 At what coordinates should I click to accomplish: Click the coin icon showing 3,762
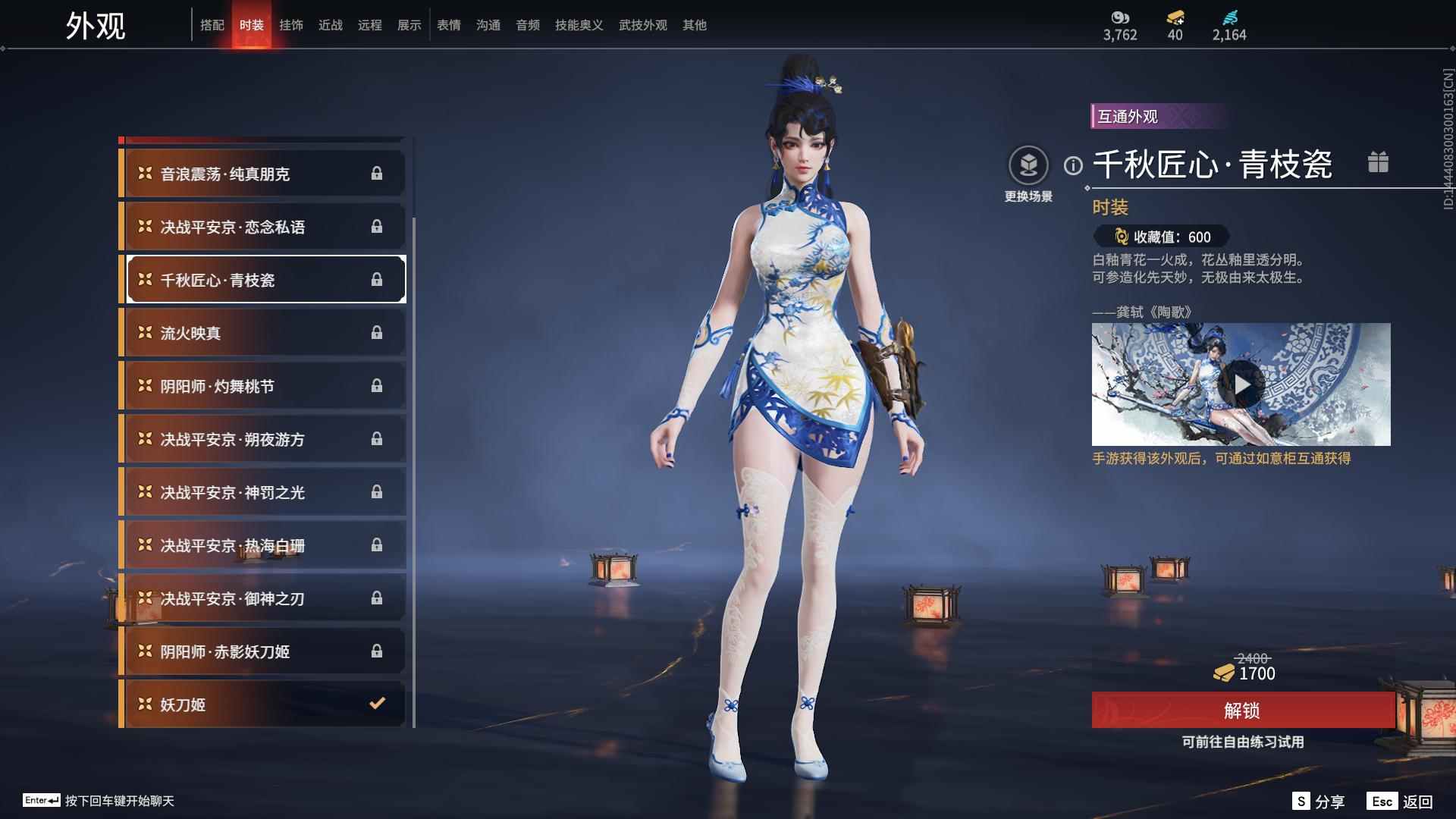coord(1122,17)
